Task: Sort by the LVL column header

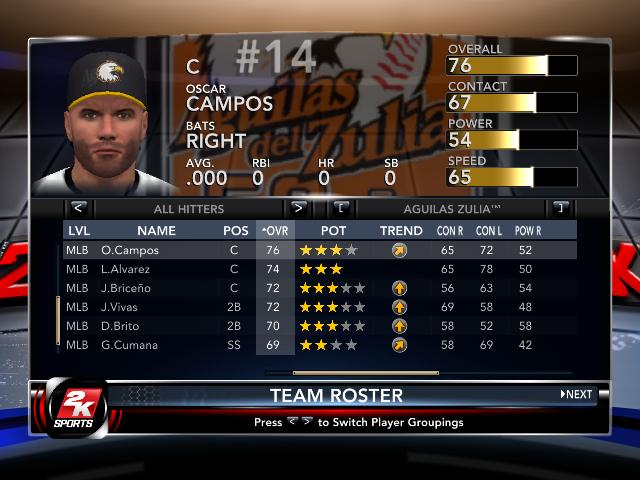Action: [78, 230]
